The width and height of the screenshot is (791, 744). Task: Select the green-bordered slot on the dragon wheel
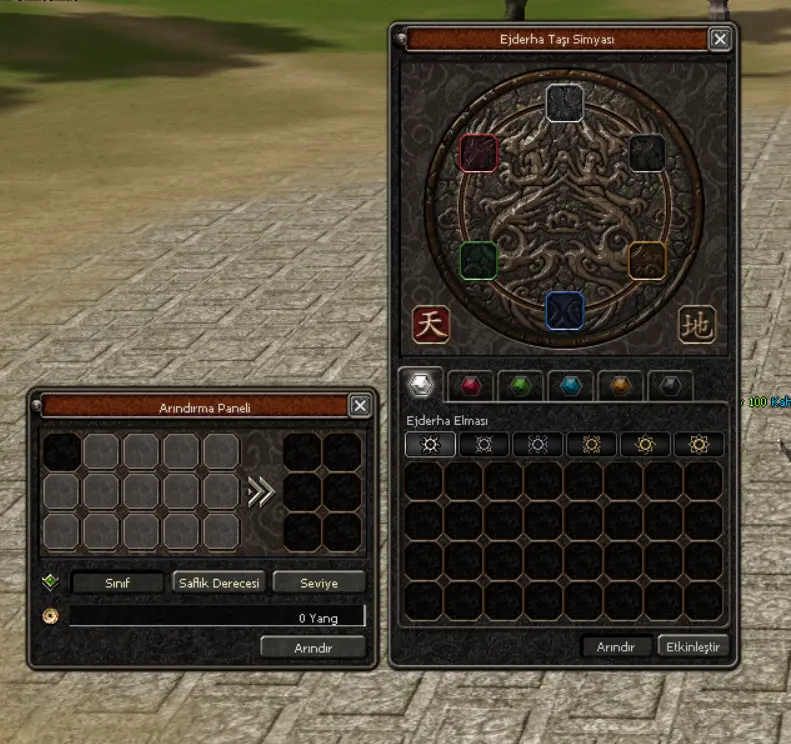479,261
